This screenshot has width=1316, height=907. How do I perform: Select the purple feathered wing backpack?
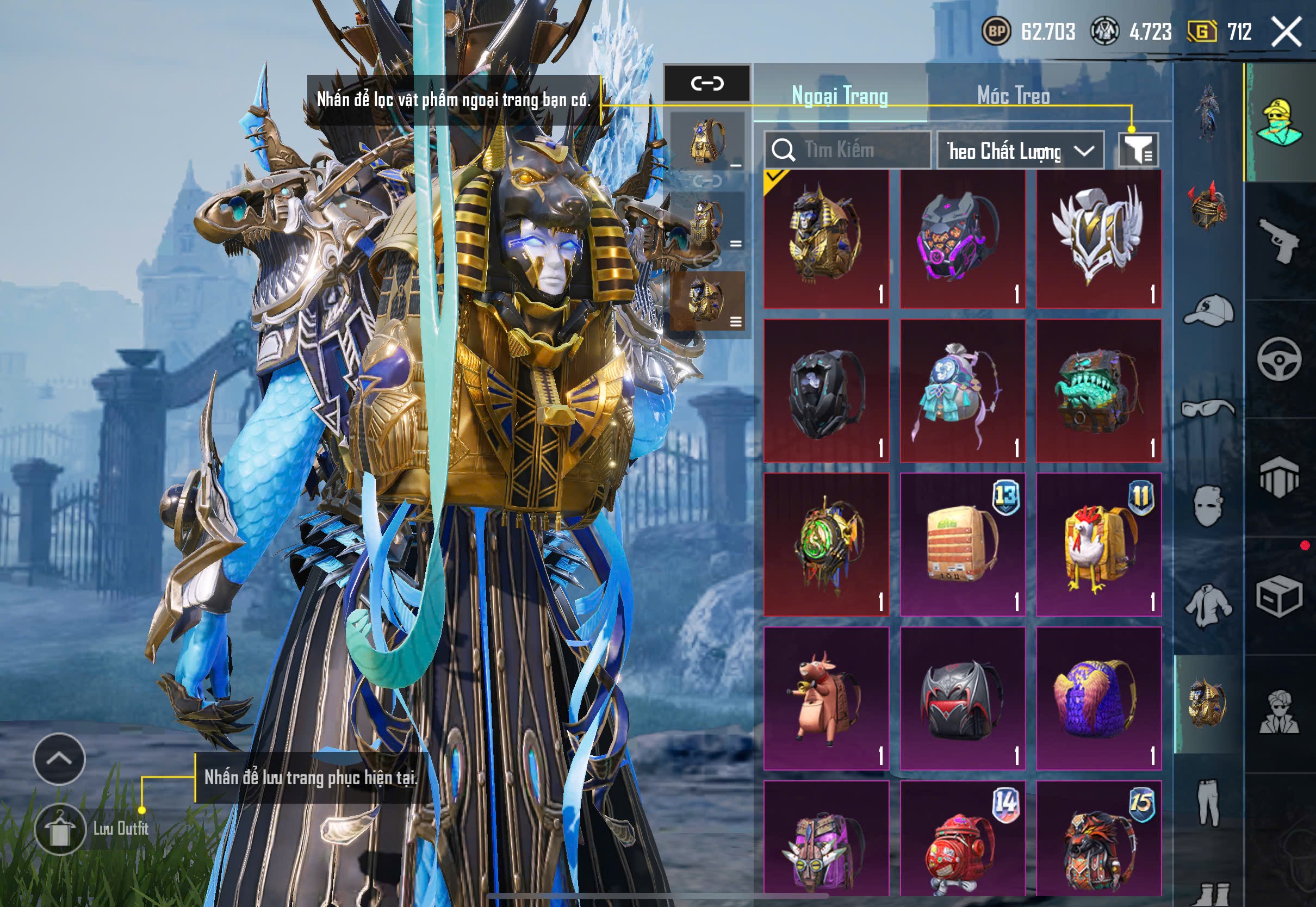click(x=1098, y=698)
